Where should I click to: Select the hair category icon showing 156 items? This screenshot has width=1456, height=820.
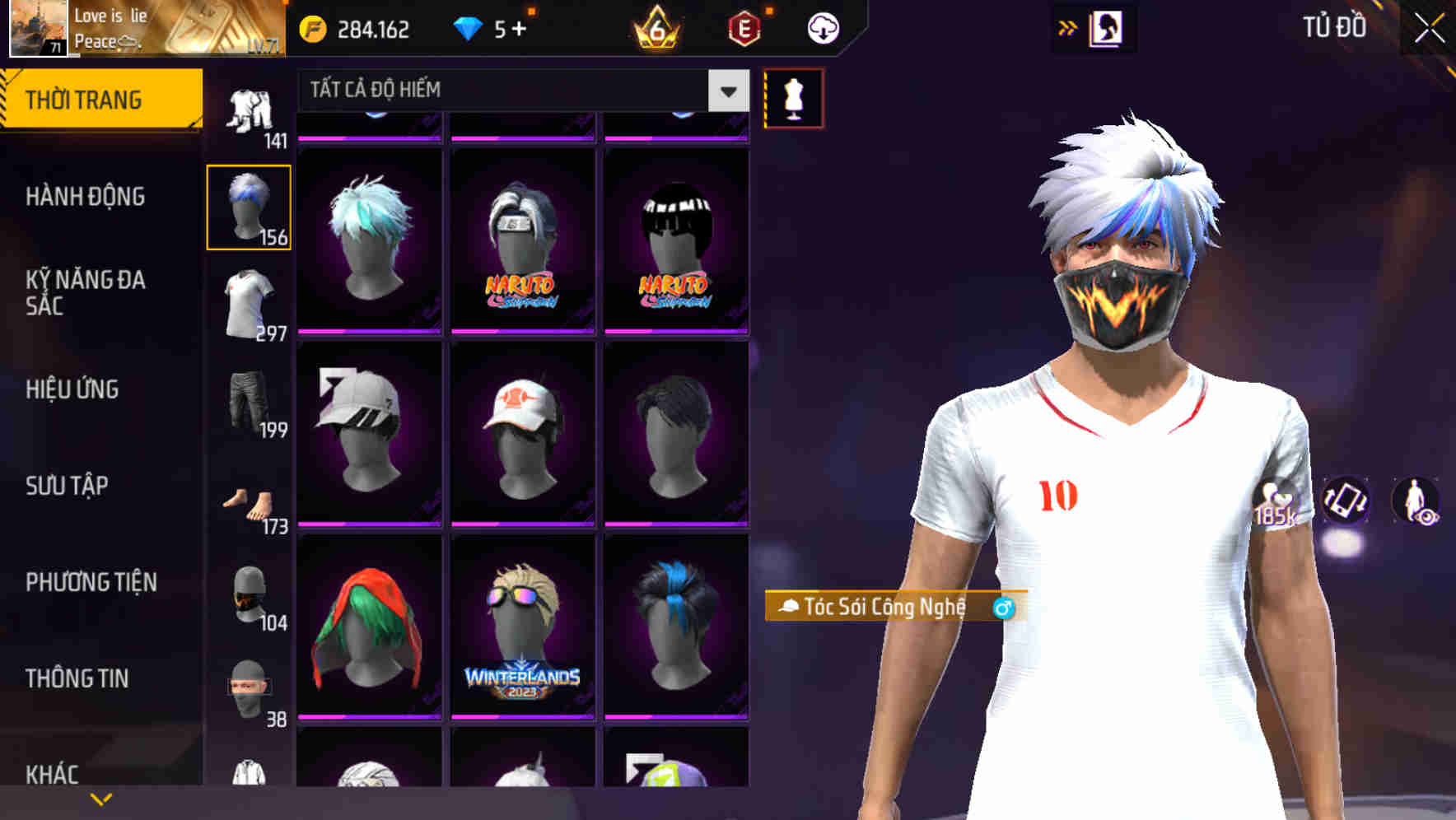pos(249,206)
